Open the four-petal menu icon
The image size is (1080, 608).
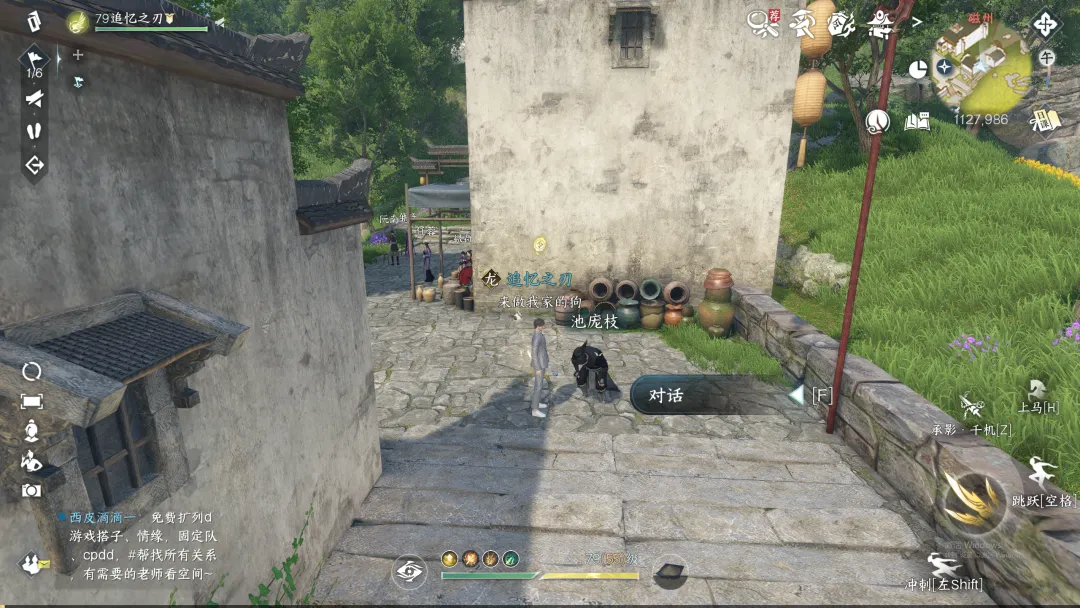[x=1045, y=24]
